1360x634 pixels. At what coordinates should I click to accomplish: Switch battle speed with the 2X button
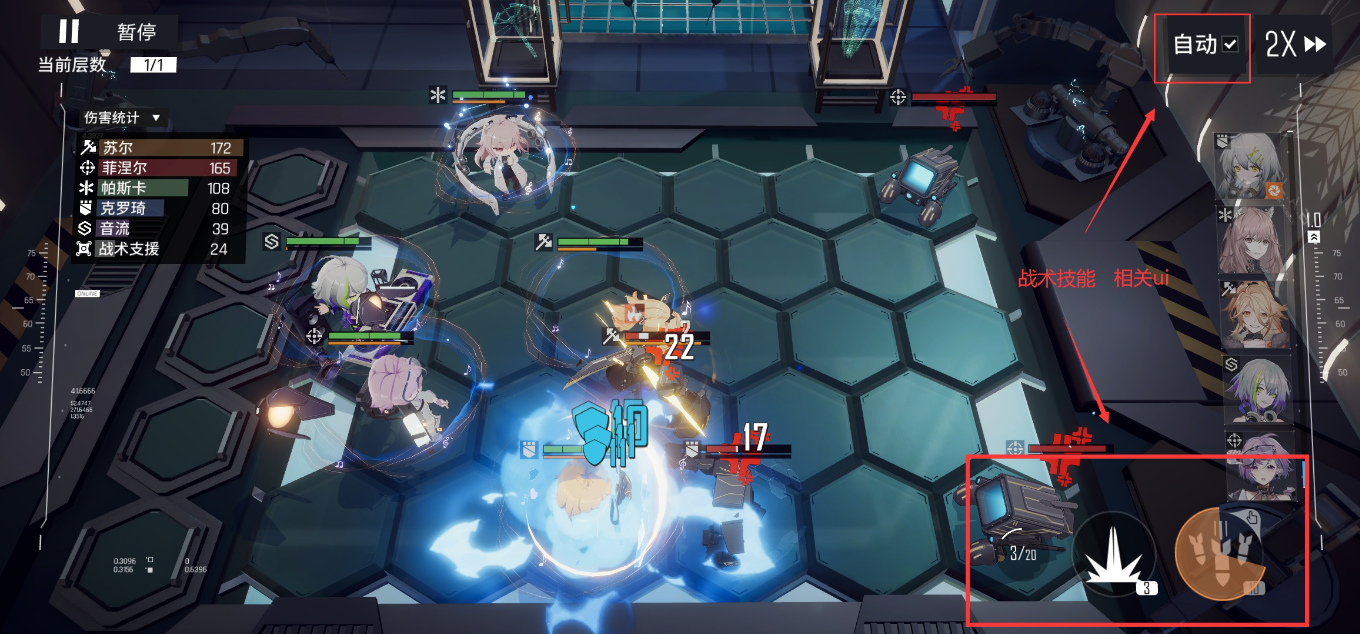coord(1295,45)
